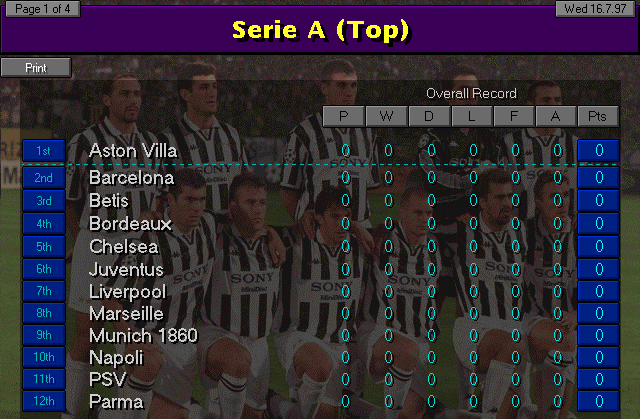Sort by the Pts column header
This screenshot has height=419, width=640.
pos(598,117)
